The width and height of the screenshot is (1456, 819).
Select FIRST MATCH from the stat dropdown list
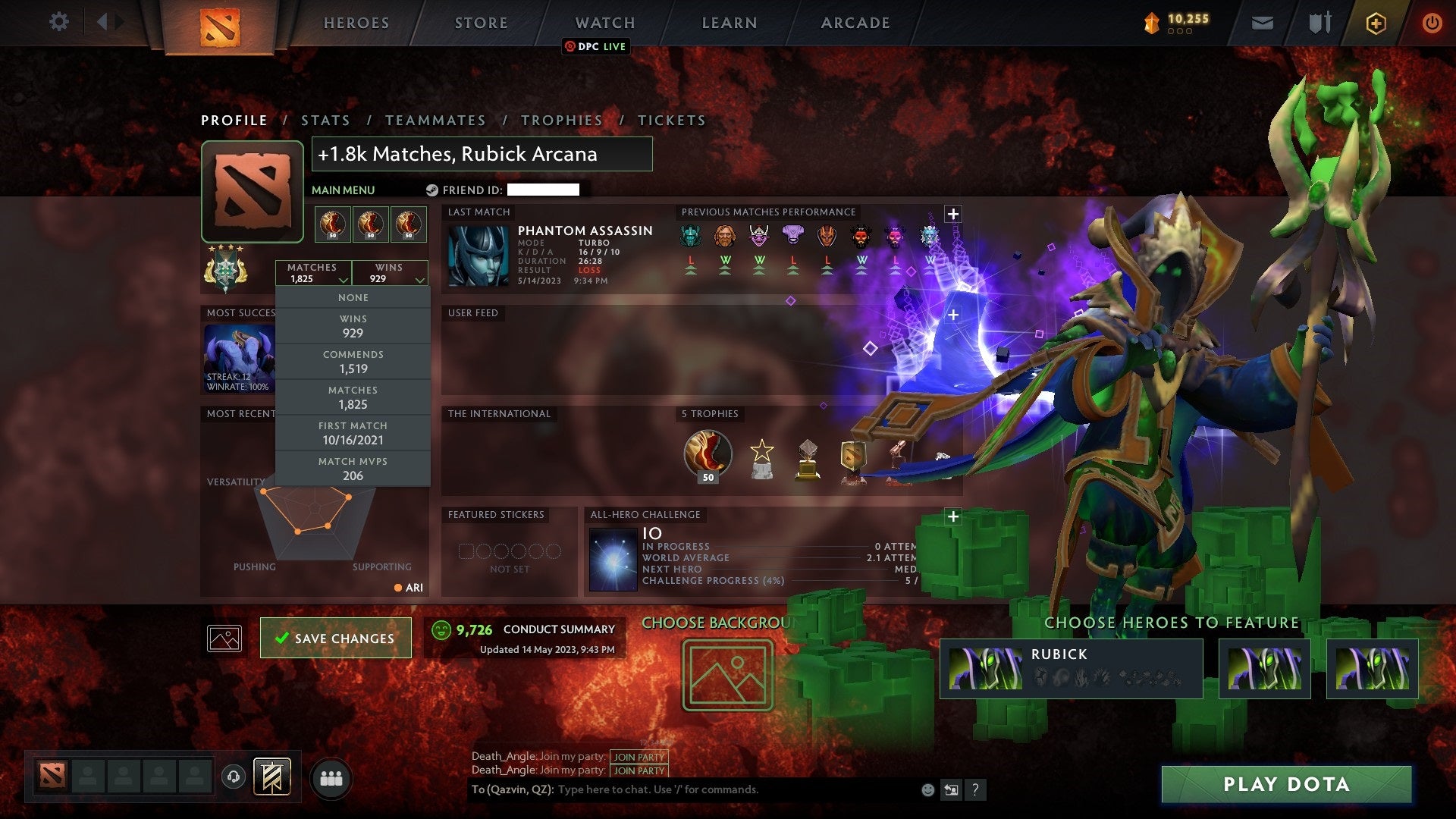[x=353, y=432]
